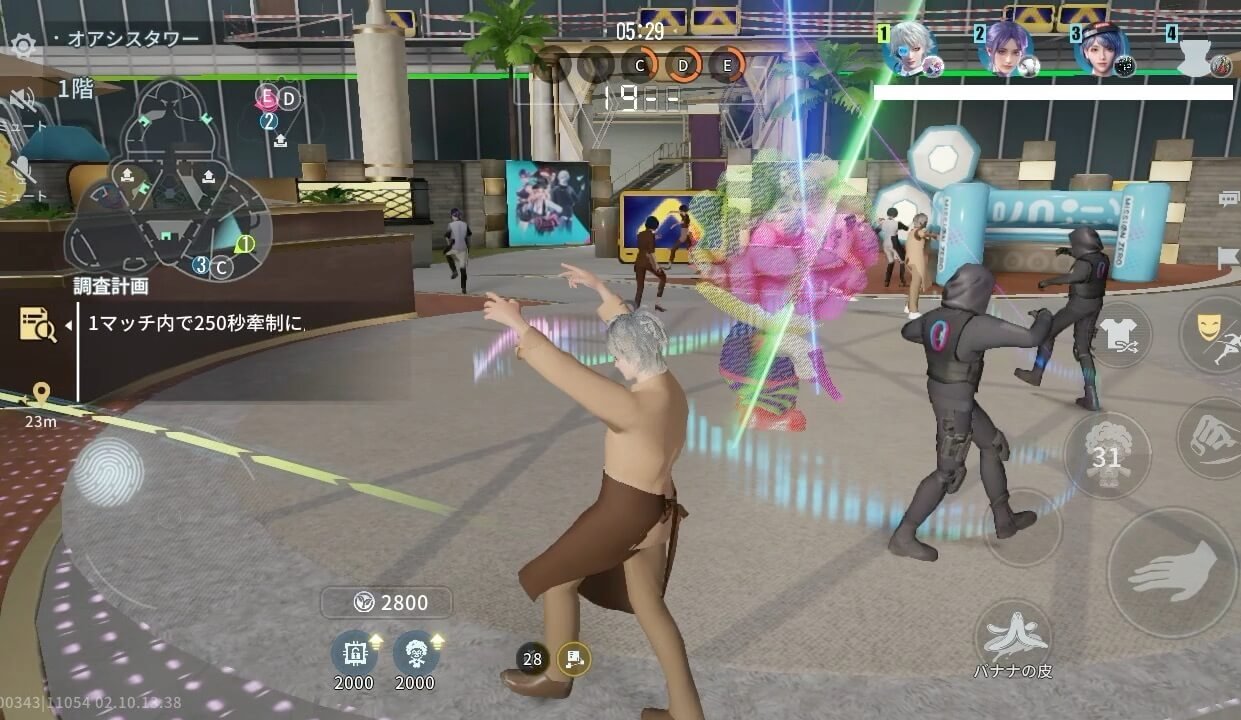Screen dimensions: 1241x720
Task: Activate the afro ability on cooldown 31
Action: click(x=1106, y=456)
